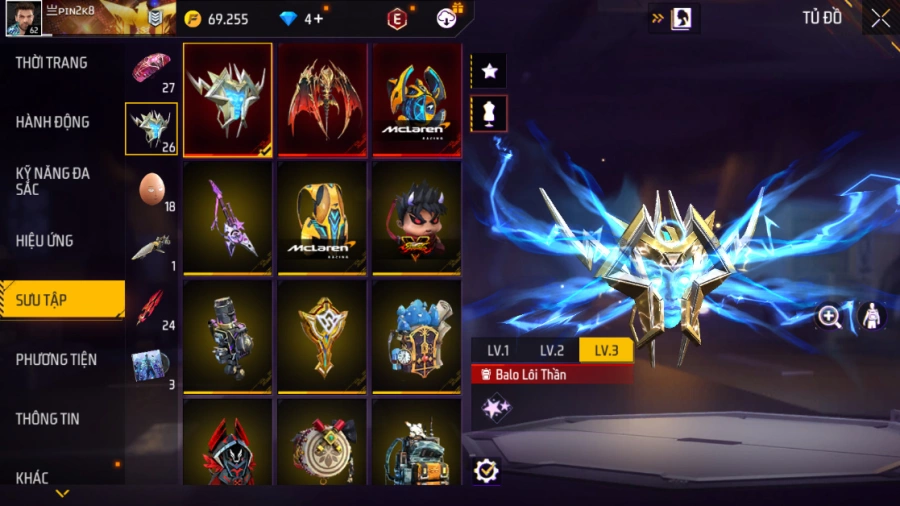Switch backpack preview to LV.2
900x506 pixels.
[x=552, y=350]
